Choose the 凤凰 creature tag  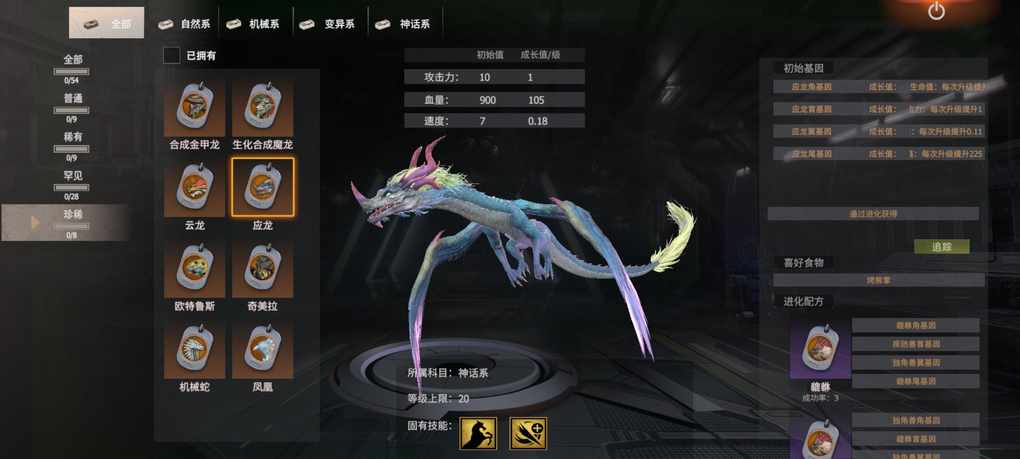[x=262, y=349]
